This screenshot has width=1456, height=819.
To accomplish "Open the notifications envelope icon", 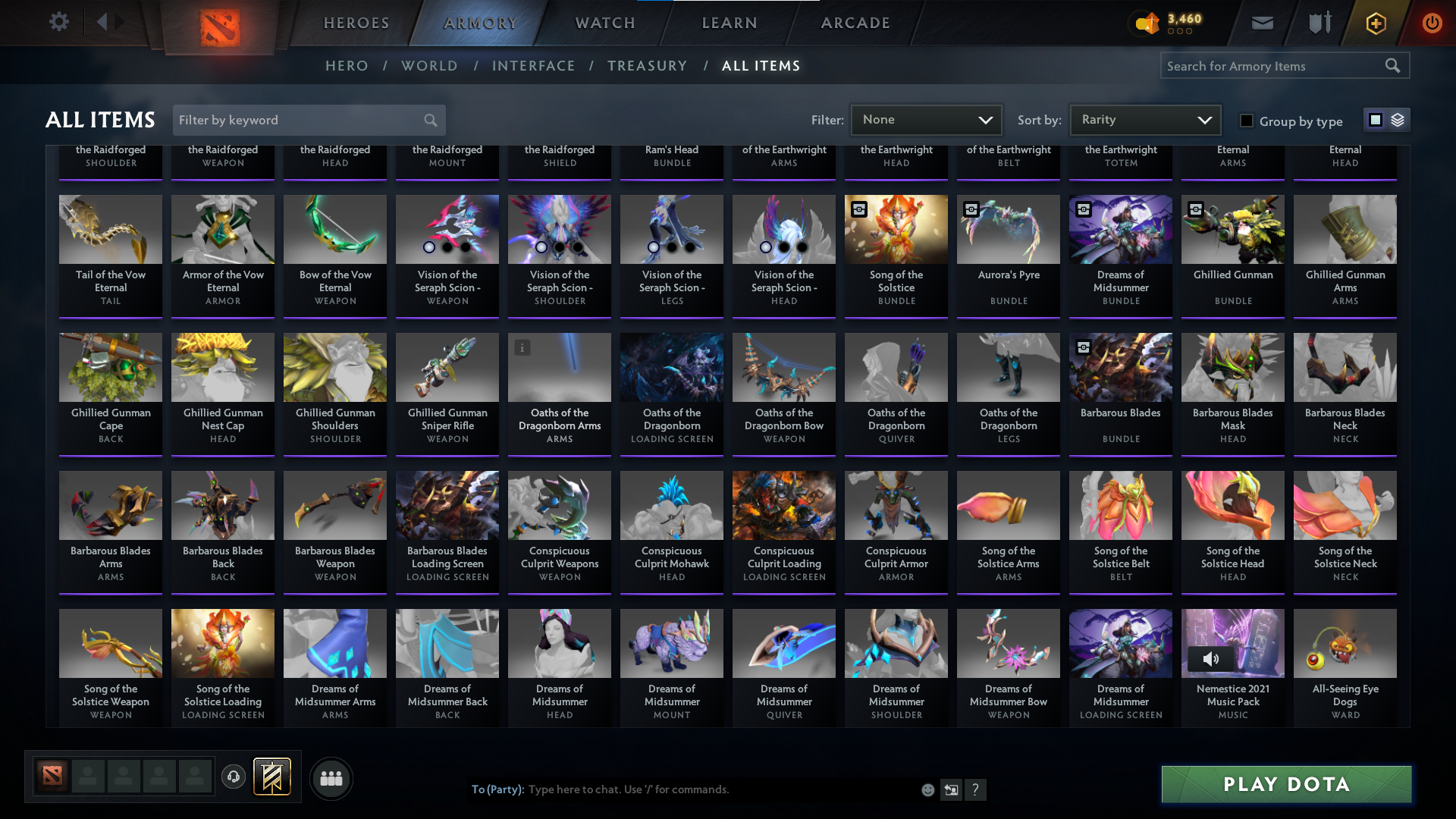I will pyautogui.click(x=1262, y=23).
